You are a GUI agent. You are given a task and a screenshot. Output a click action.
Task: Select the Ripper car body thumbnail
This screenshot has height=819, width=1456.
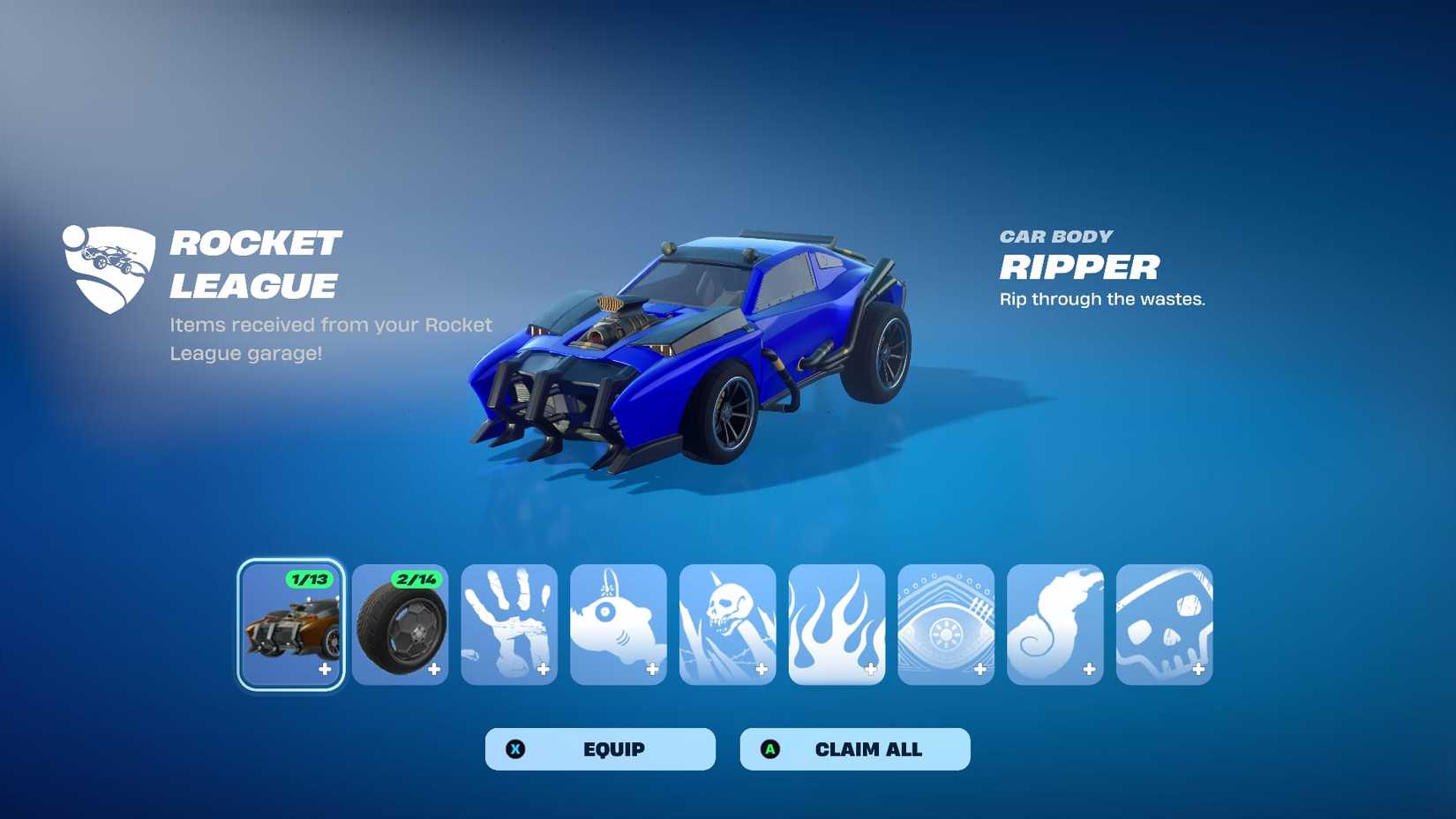291,627
